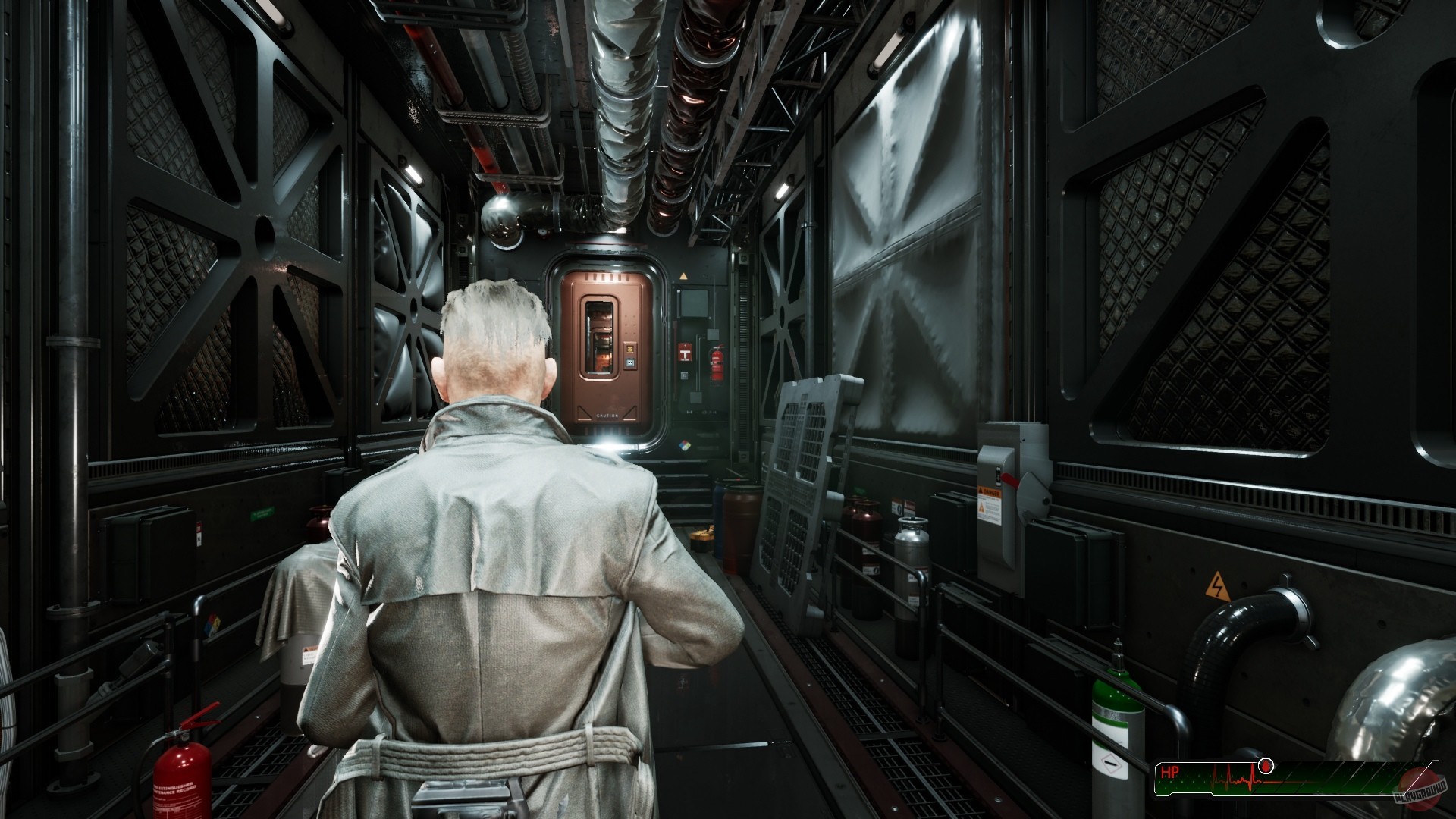Select the orange DANGER label on the breaker box
Image resolution: width=1456 pixels, height=819 pixels.
(990, 492)
